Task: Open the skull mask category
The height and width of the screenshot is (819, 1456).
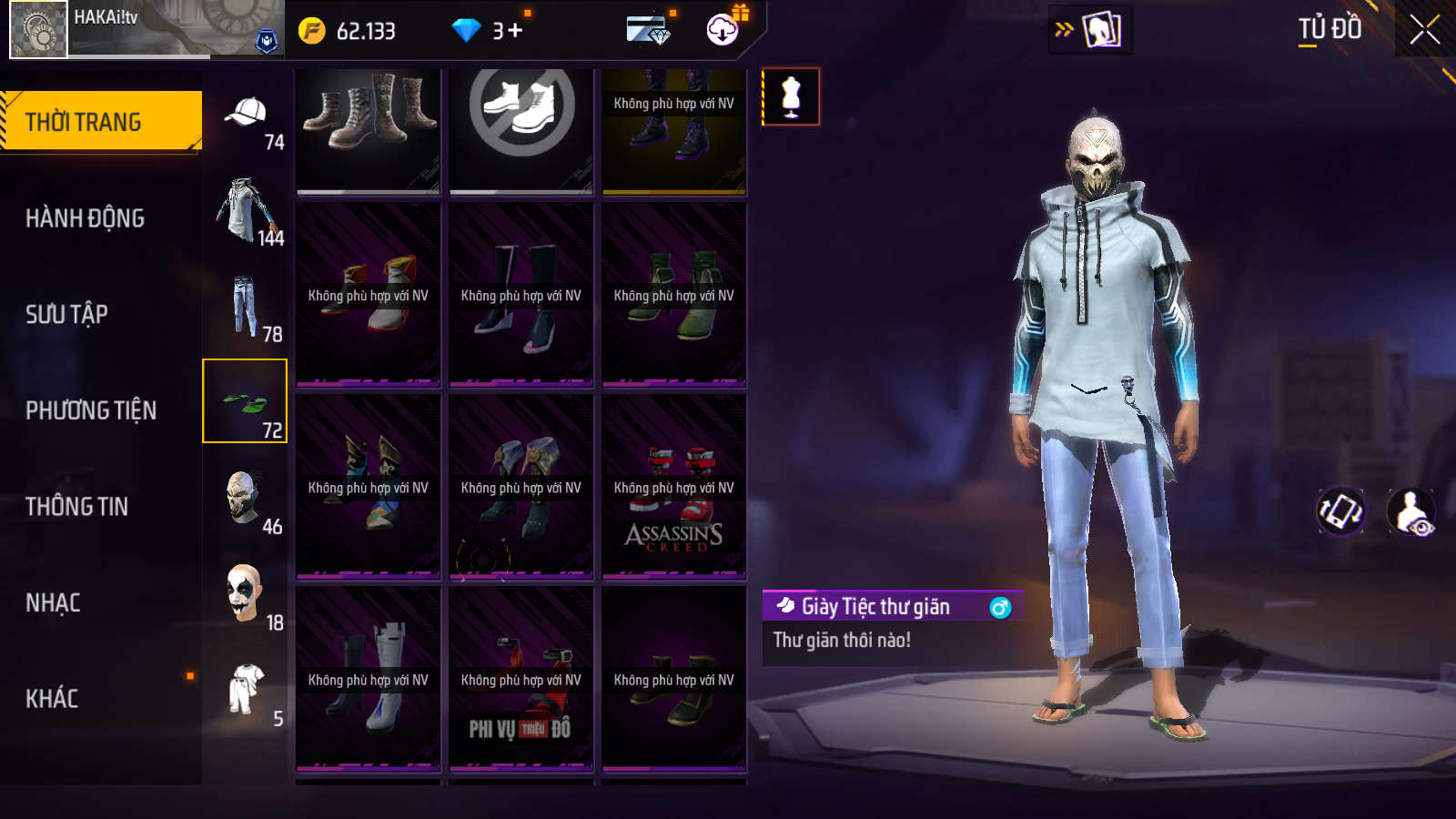Action: click(246, 499)
